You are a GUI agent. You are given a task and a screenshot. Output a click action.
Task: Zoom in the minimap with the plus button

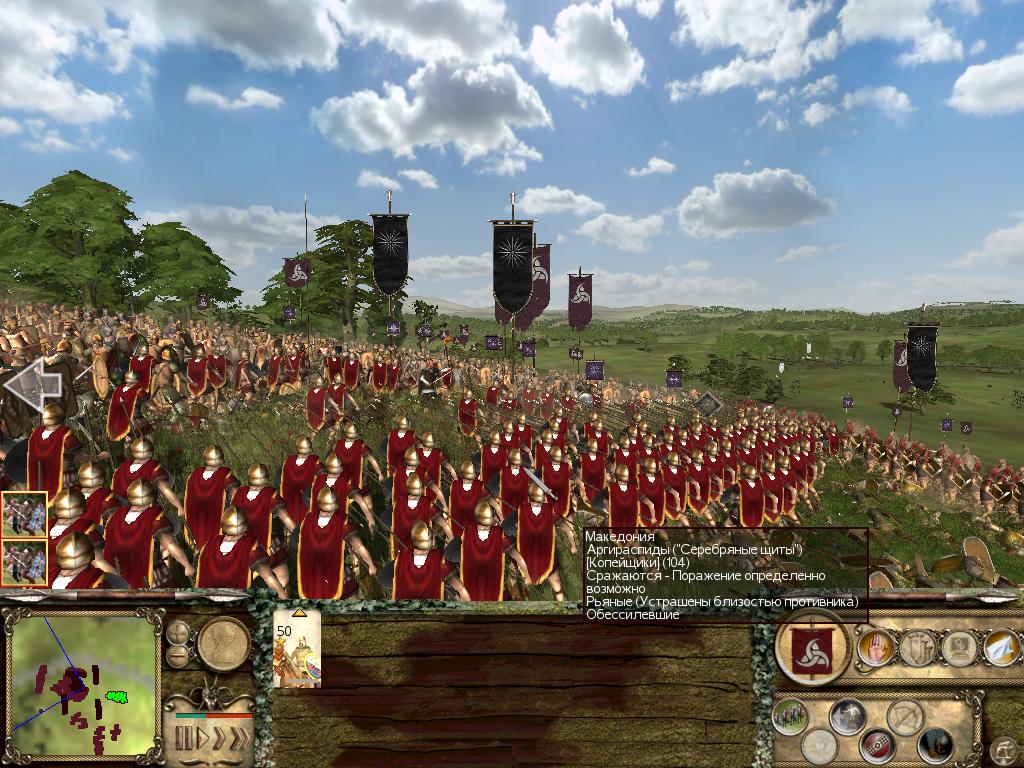point(178,633)
